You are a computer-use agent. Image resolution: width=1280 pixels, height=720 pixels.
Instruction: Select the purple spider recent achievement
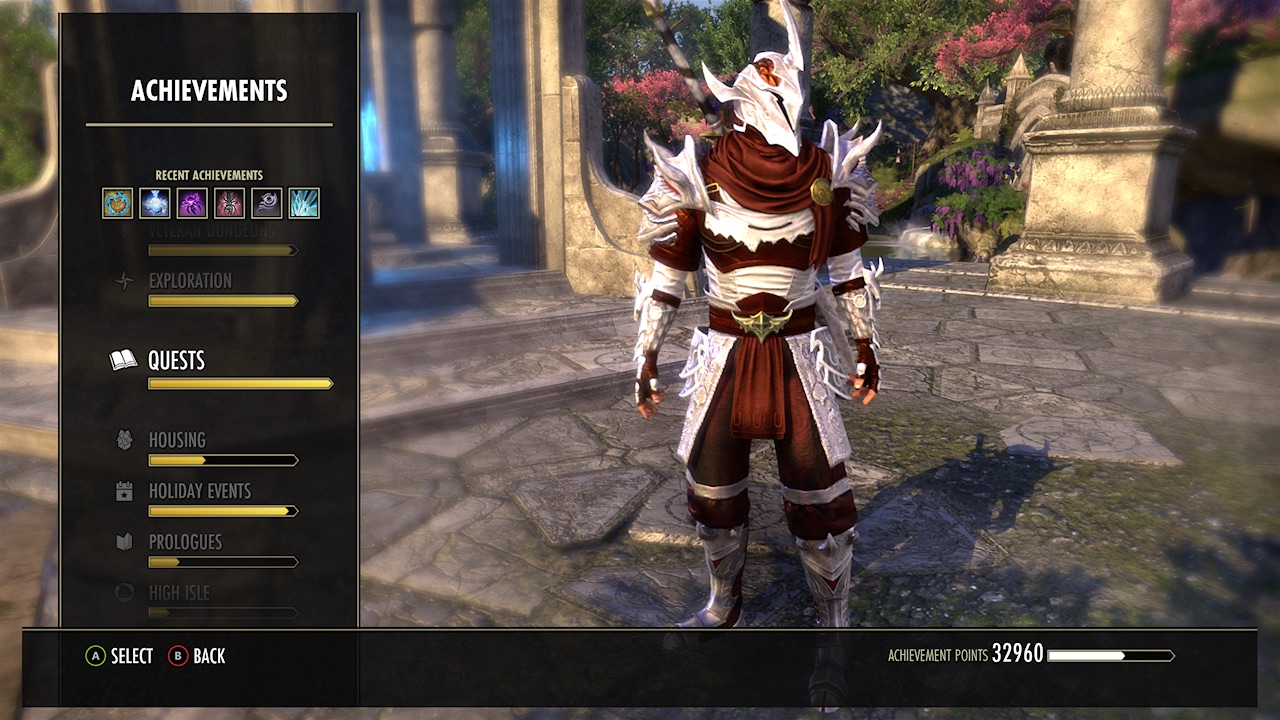(192, 203)
